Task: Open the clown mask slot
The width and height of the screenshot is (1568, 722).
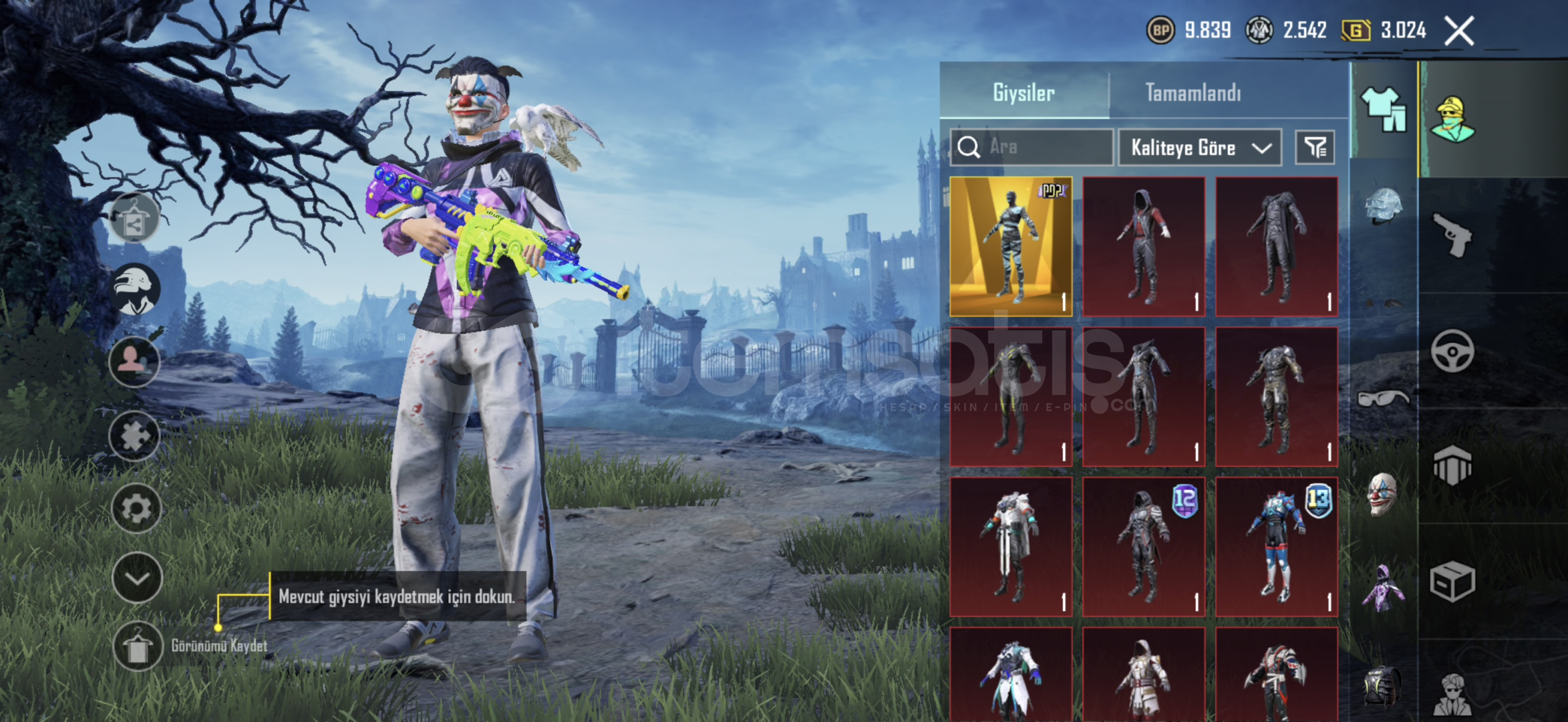Action: click(x=1381, y=493)
